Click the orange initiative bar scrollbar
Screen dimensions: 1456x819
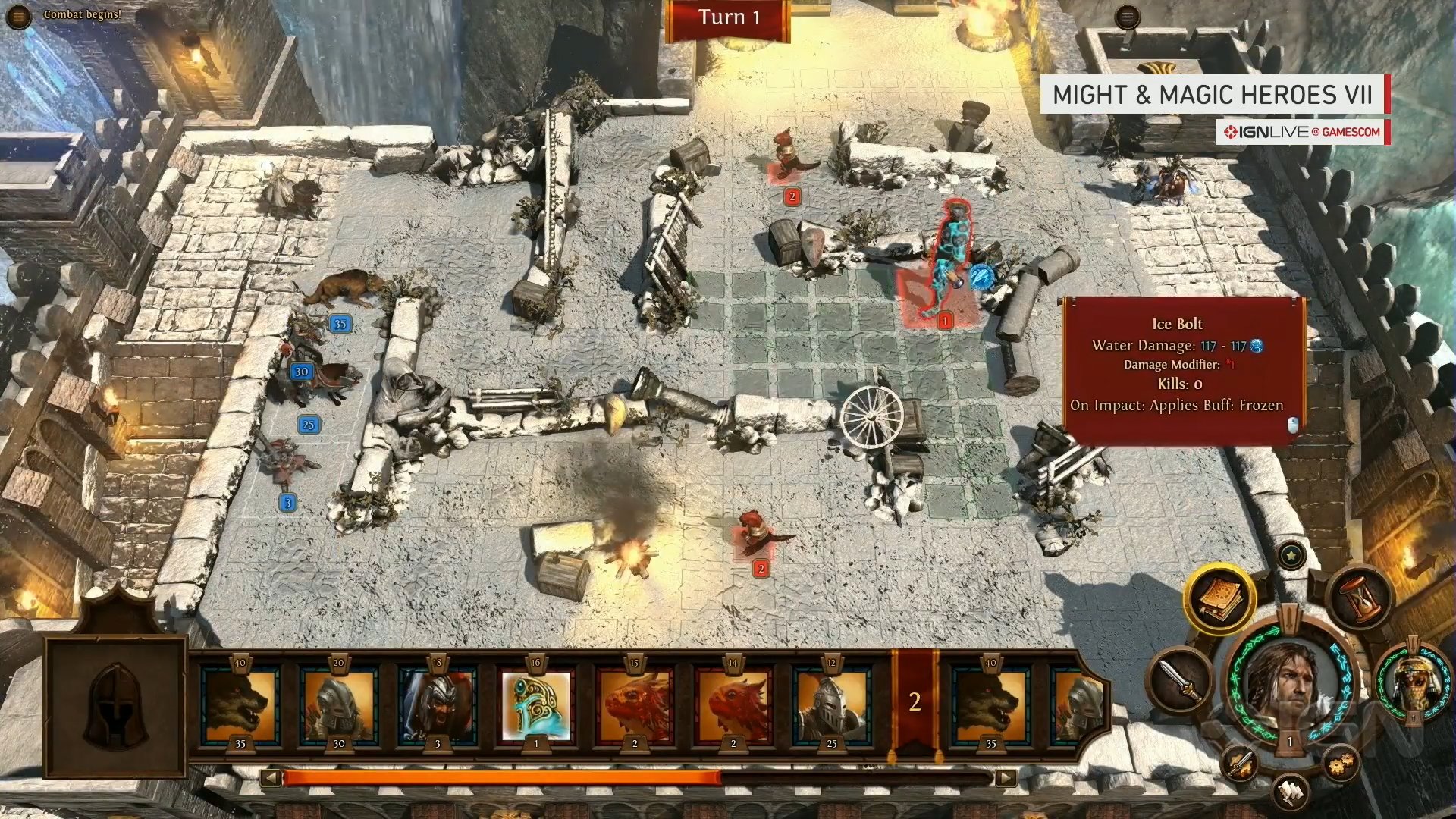(500, 778)
